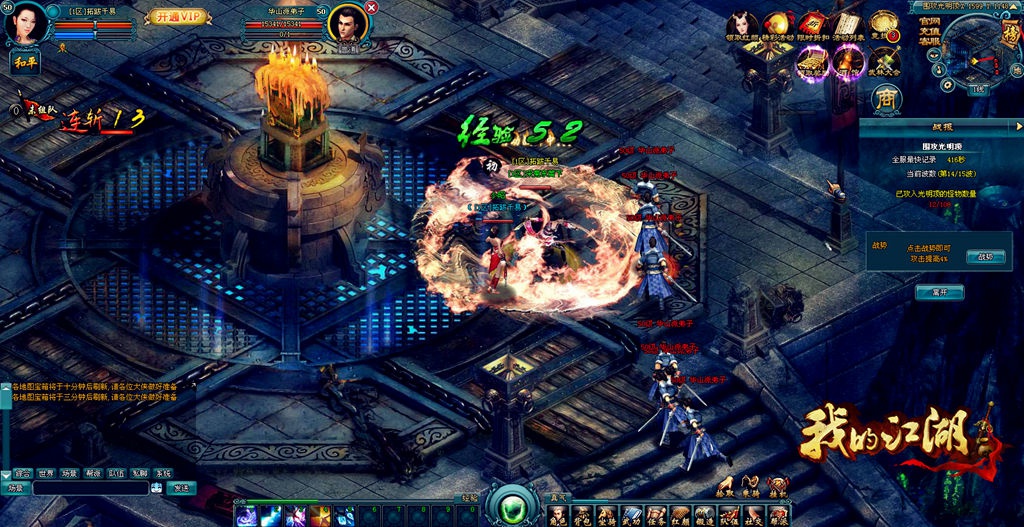Open the 背包 bag button

582,516
